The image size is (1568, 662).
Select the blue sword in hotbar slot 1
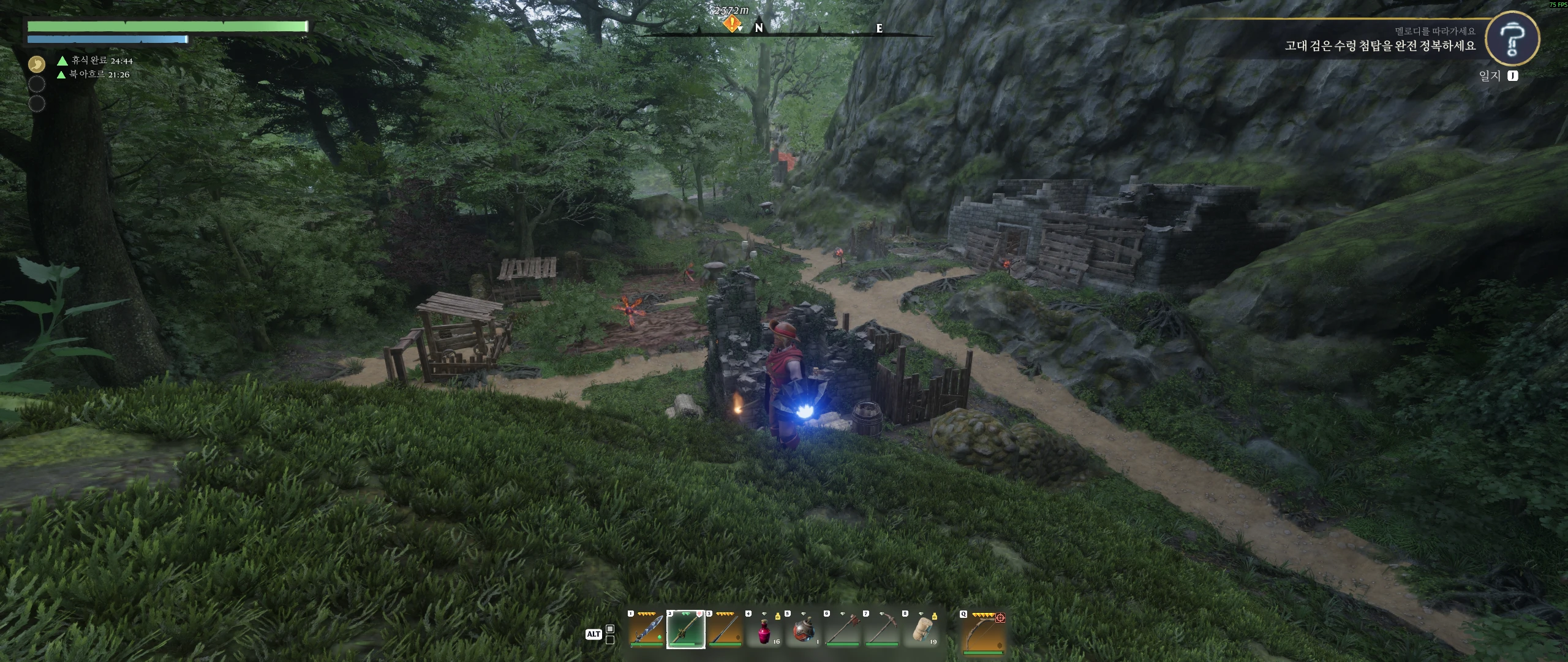(646, 630)
